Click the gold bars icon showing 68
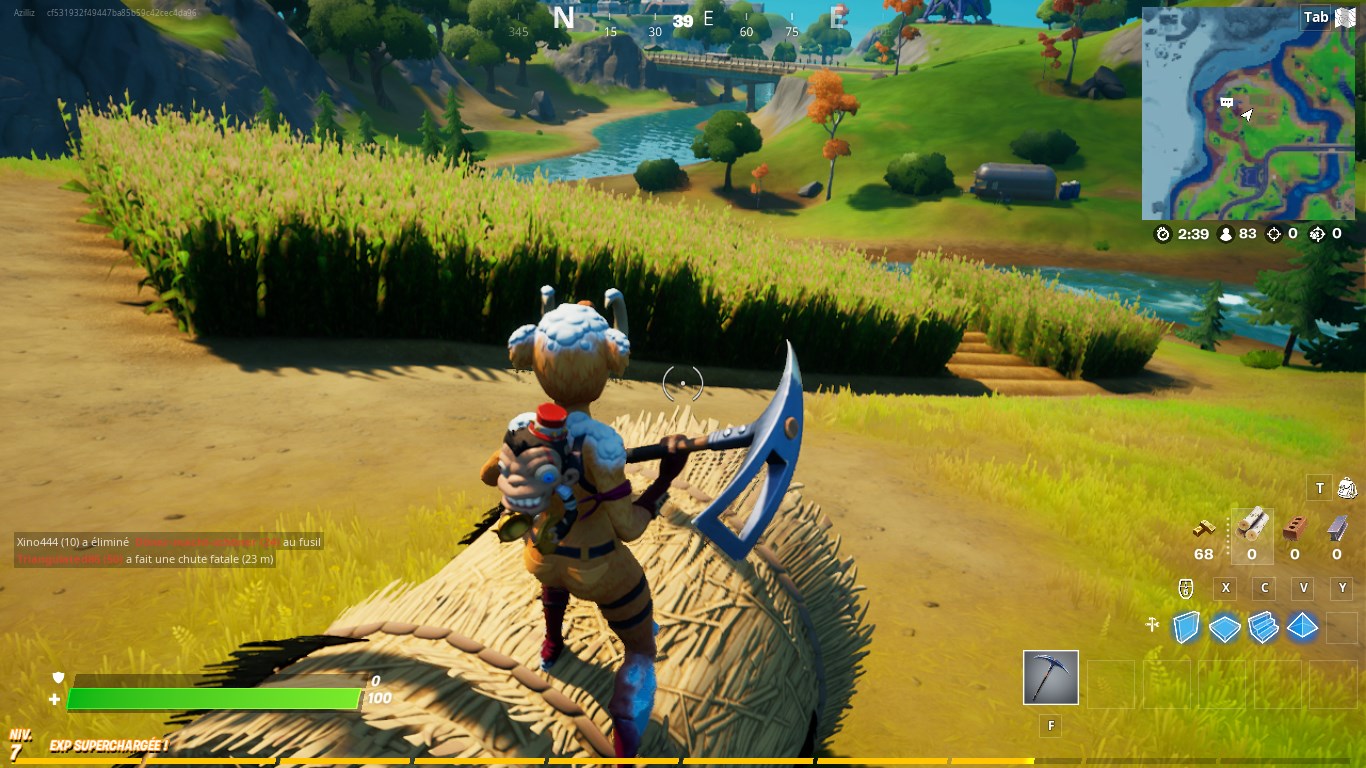This screenshot has height=768, width=1366. click(x=1203, y=528)
